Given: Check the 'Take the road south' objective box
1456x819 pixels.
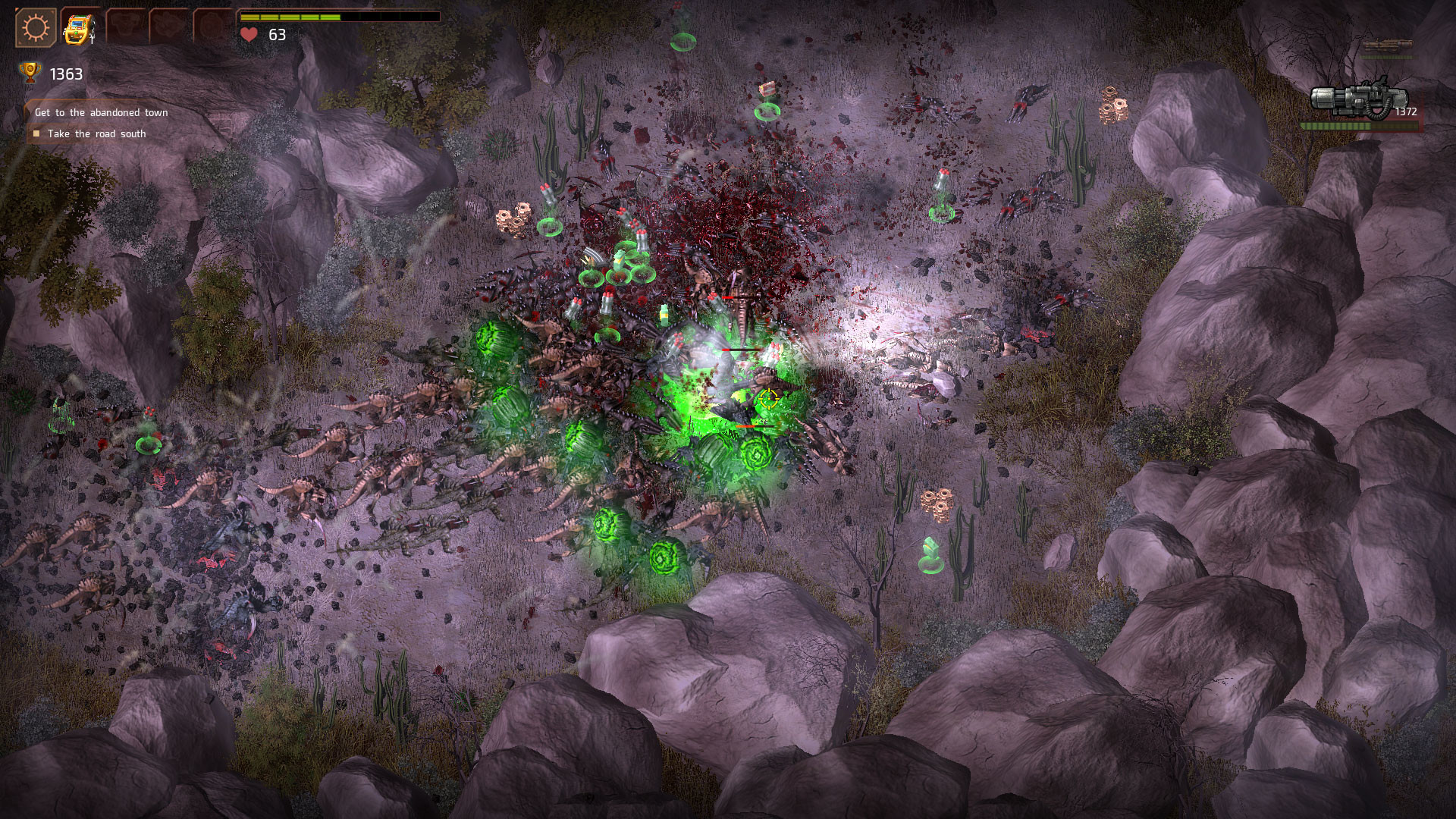Looking at the screenshot, I should pyautogui.click(x=36, y=132).
